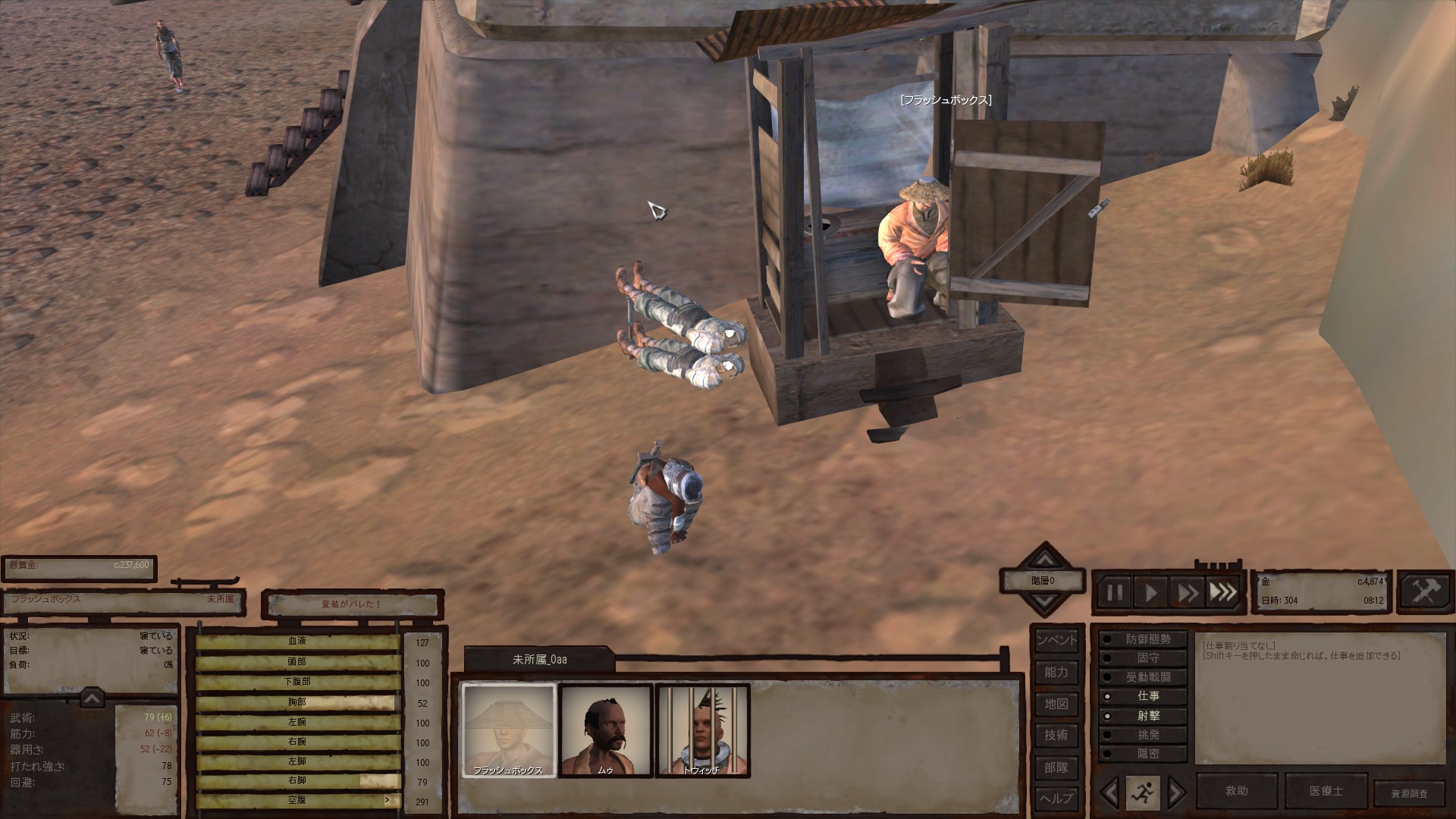Open the 部隊 squad menu
This screenshot has height=819, width=1456.
coord(1056,767)
